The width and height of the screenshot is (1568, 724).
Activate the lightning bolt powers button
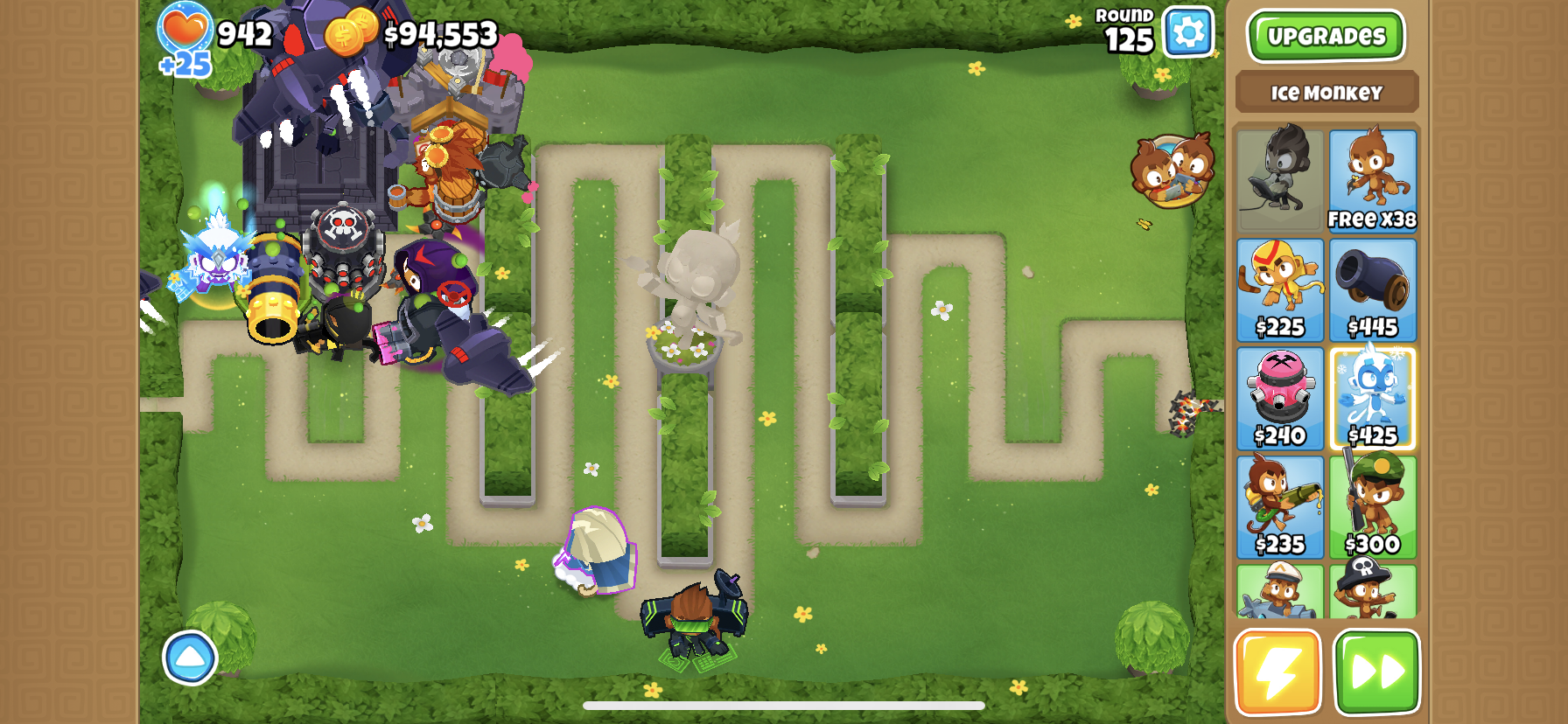point(1277,672)
